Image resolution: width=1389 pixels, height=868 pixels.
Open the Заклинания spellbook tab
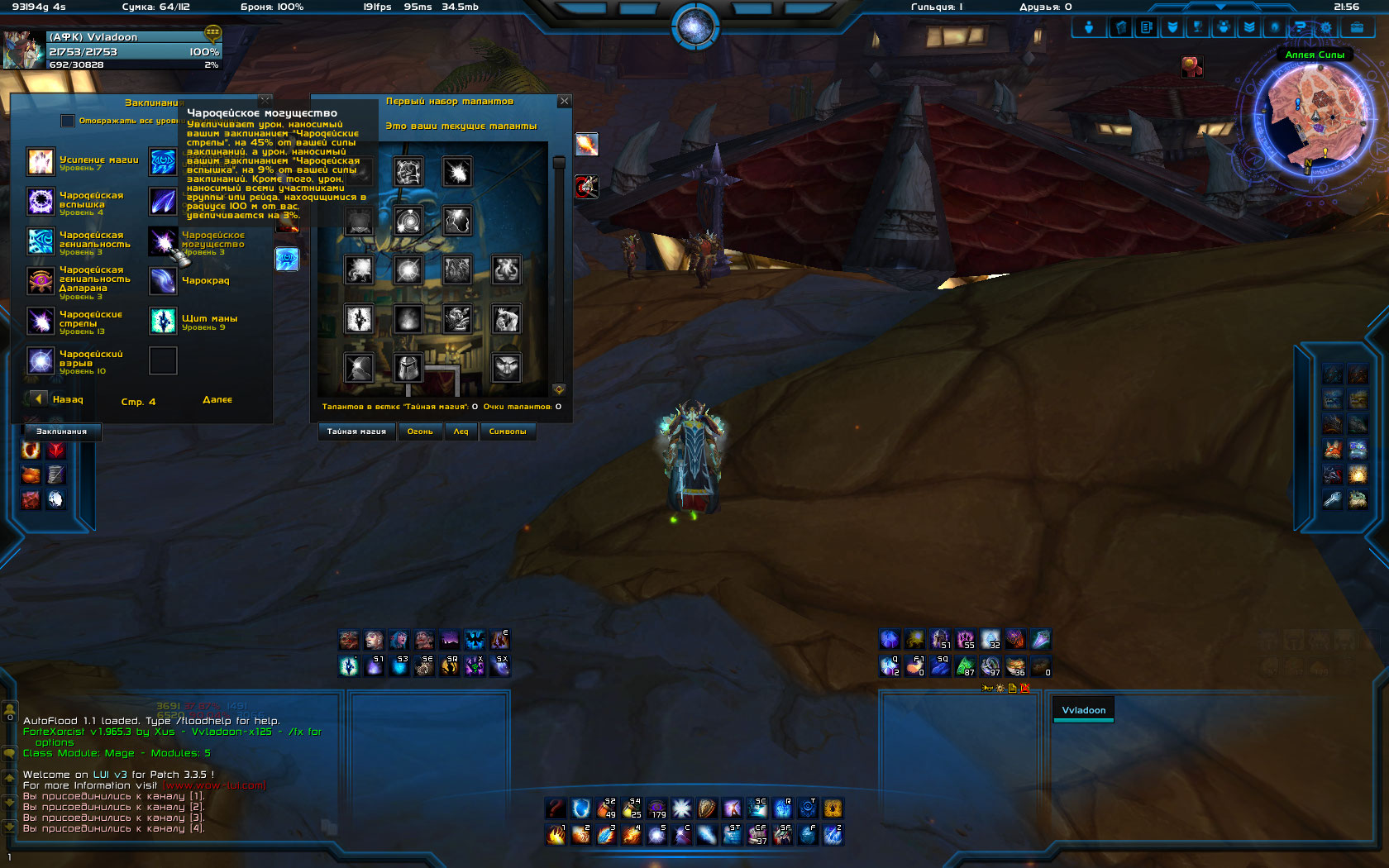click(61, 432)
